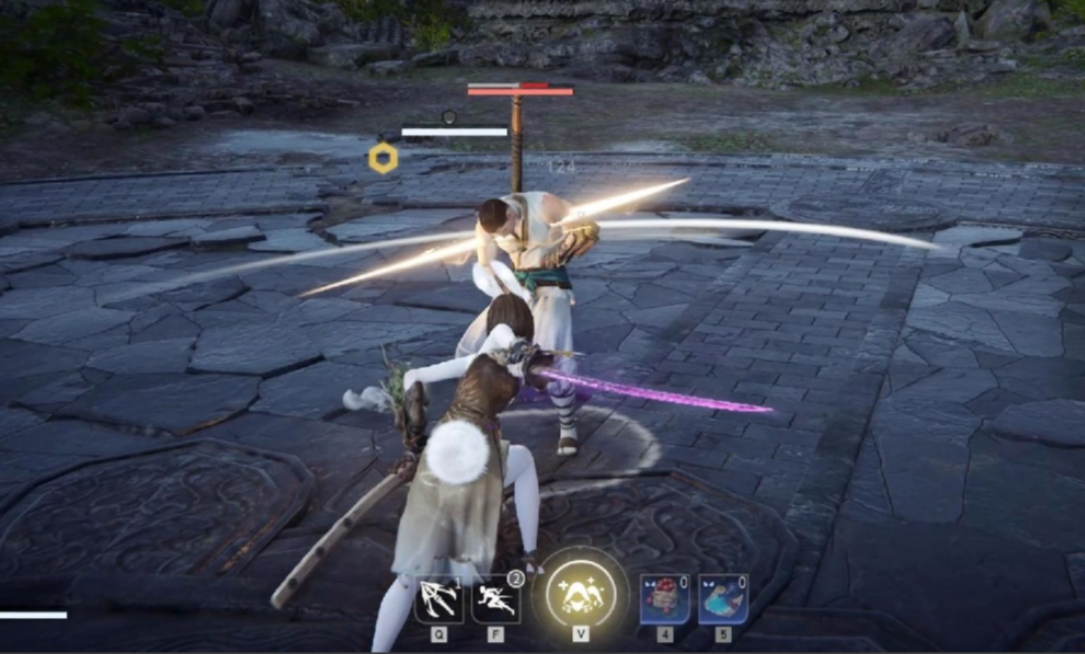This screenshot has height=654, width=1085.
Task: Use the sprint dash ability
Action: click(497, 598)
